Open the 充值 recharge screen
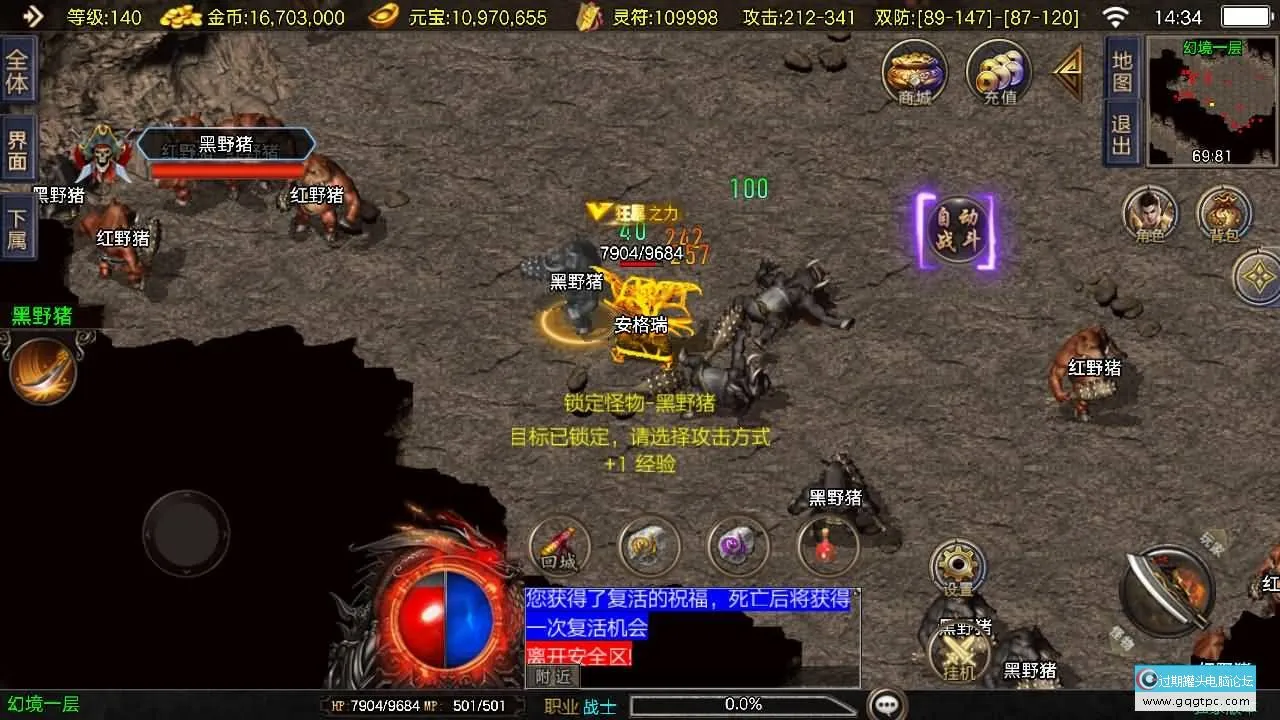This screenshot has width=1280, height=720. (999, 72)
